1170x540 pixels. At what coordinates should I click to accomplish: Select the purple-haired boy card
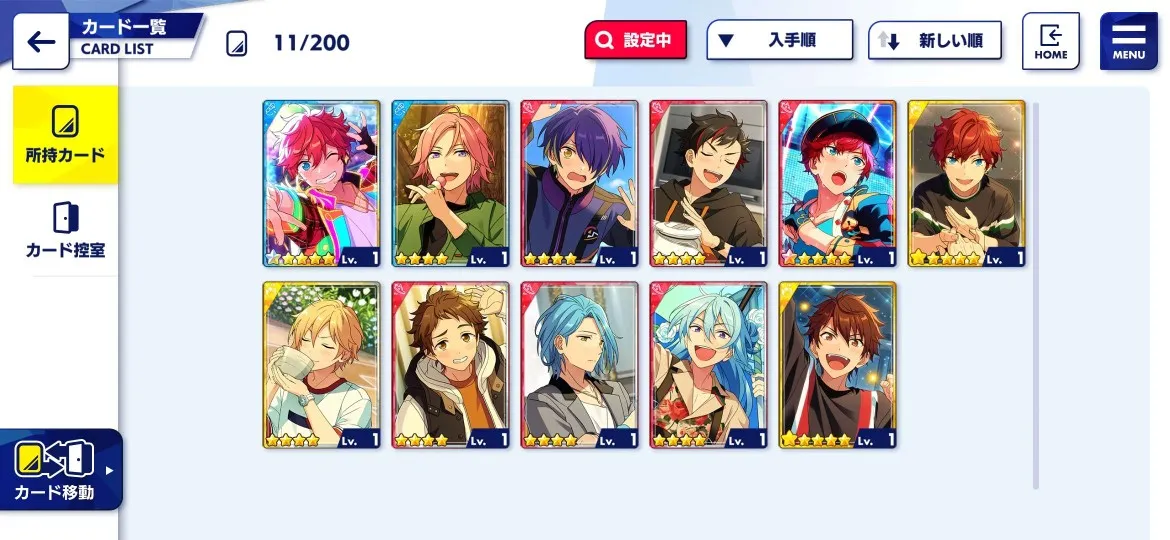click(x=579, y=183)
